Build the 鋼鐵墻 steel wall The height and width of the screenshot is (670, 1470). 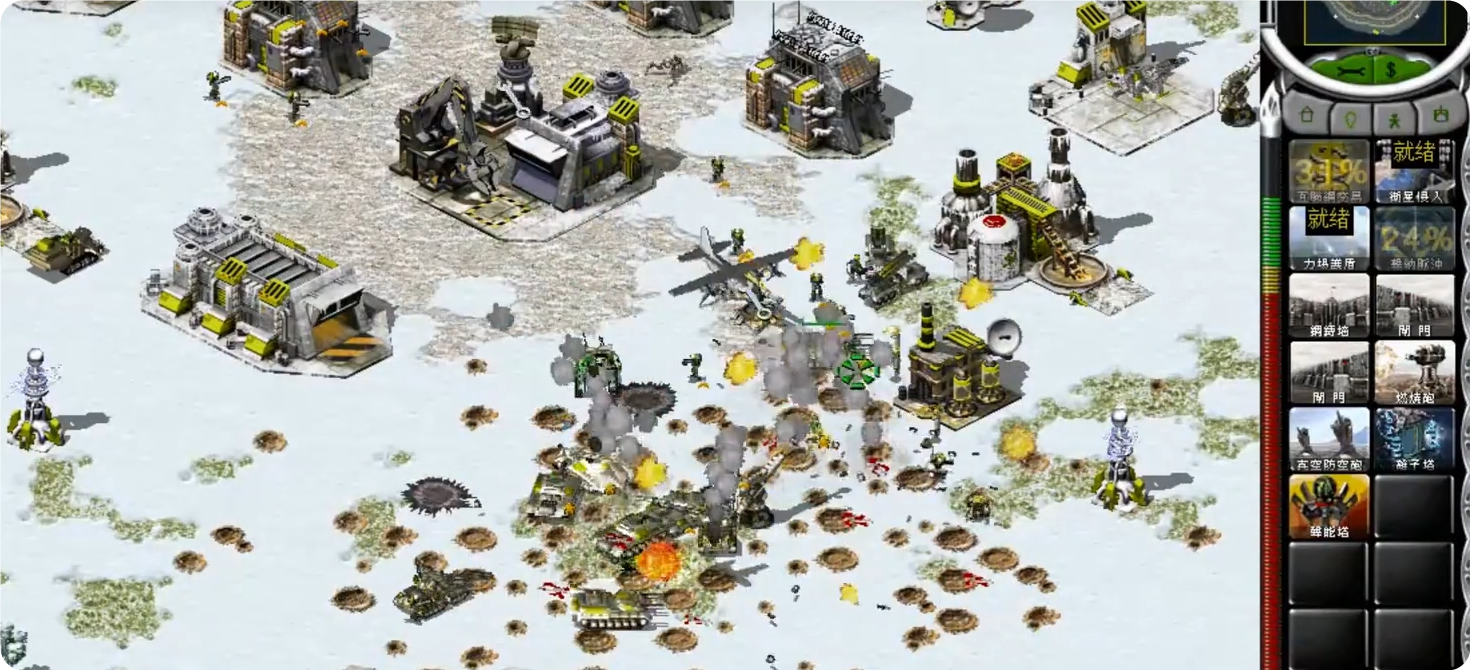(1329, 305)
